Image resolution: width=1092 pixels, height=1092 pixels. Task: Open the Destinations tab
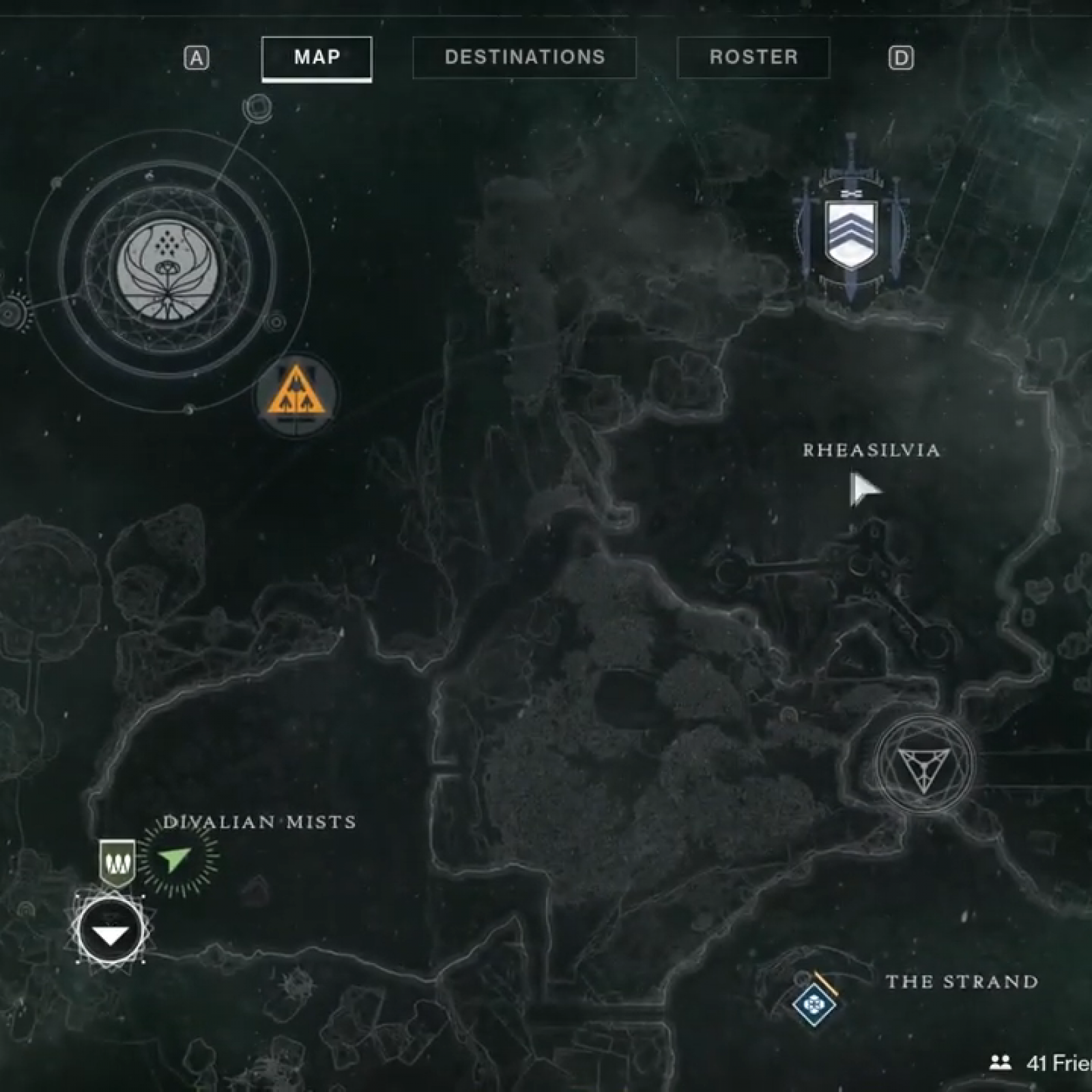(x=524, y=57)
